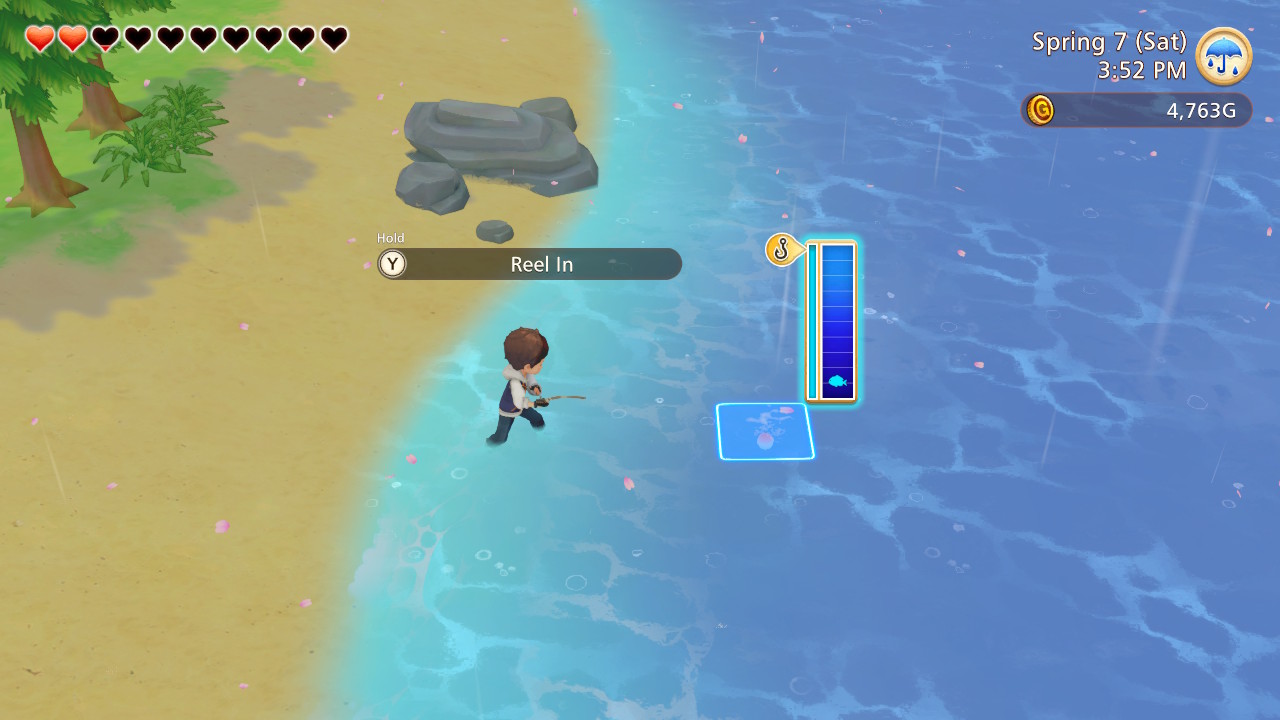The height and width of the screenshot is (720, 1280).
Task: Click the gold coin icon beside the money total
Action: [x=1041, y=110]
